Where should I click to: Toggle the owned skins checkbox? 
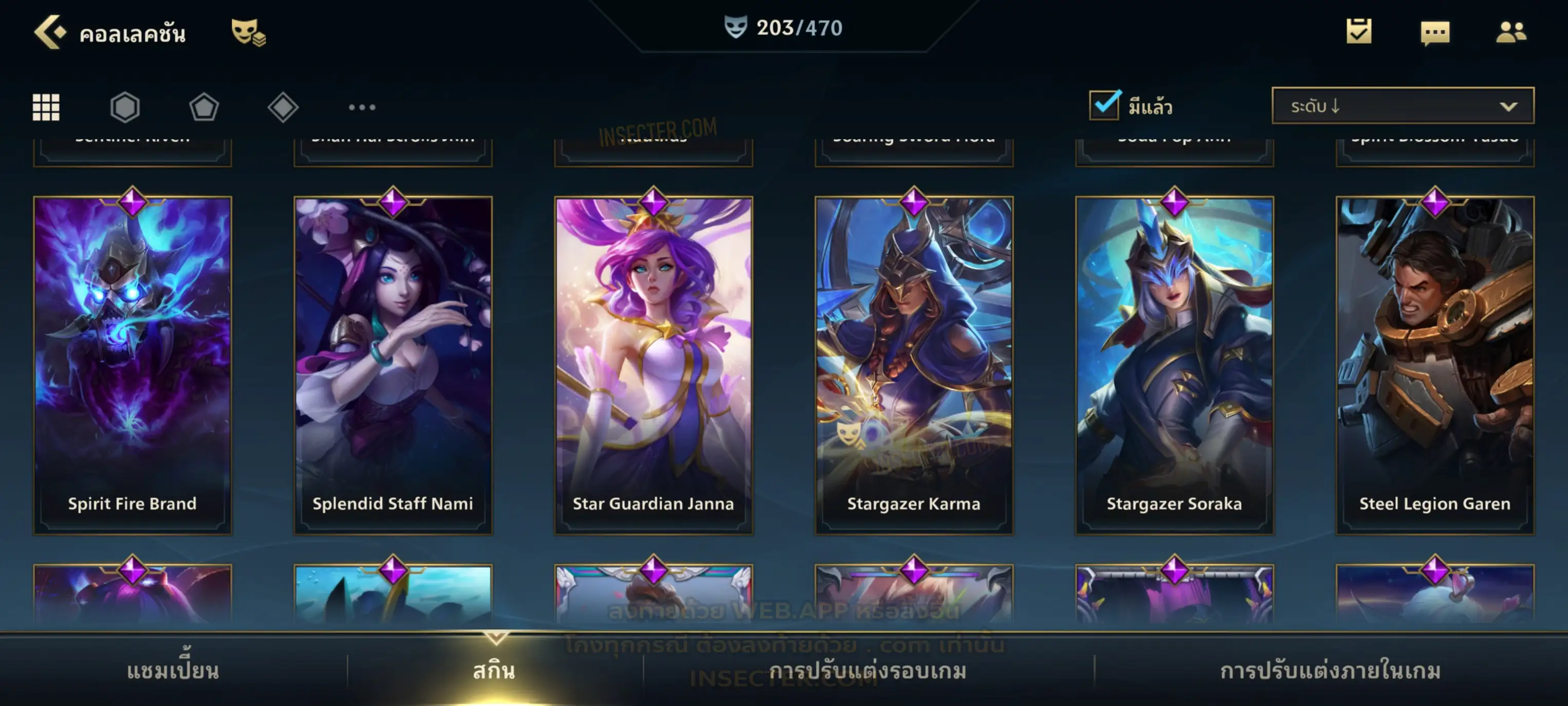[x=1104, y=105]
